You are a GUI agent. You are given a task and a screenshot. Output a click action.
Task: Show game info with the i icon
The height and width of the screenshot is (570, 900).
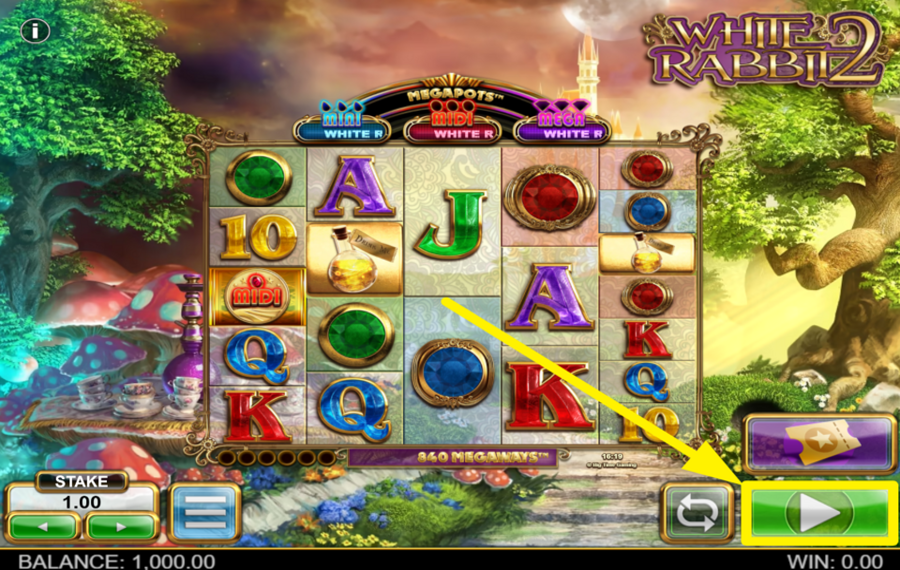coord(35,30)
